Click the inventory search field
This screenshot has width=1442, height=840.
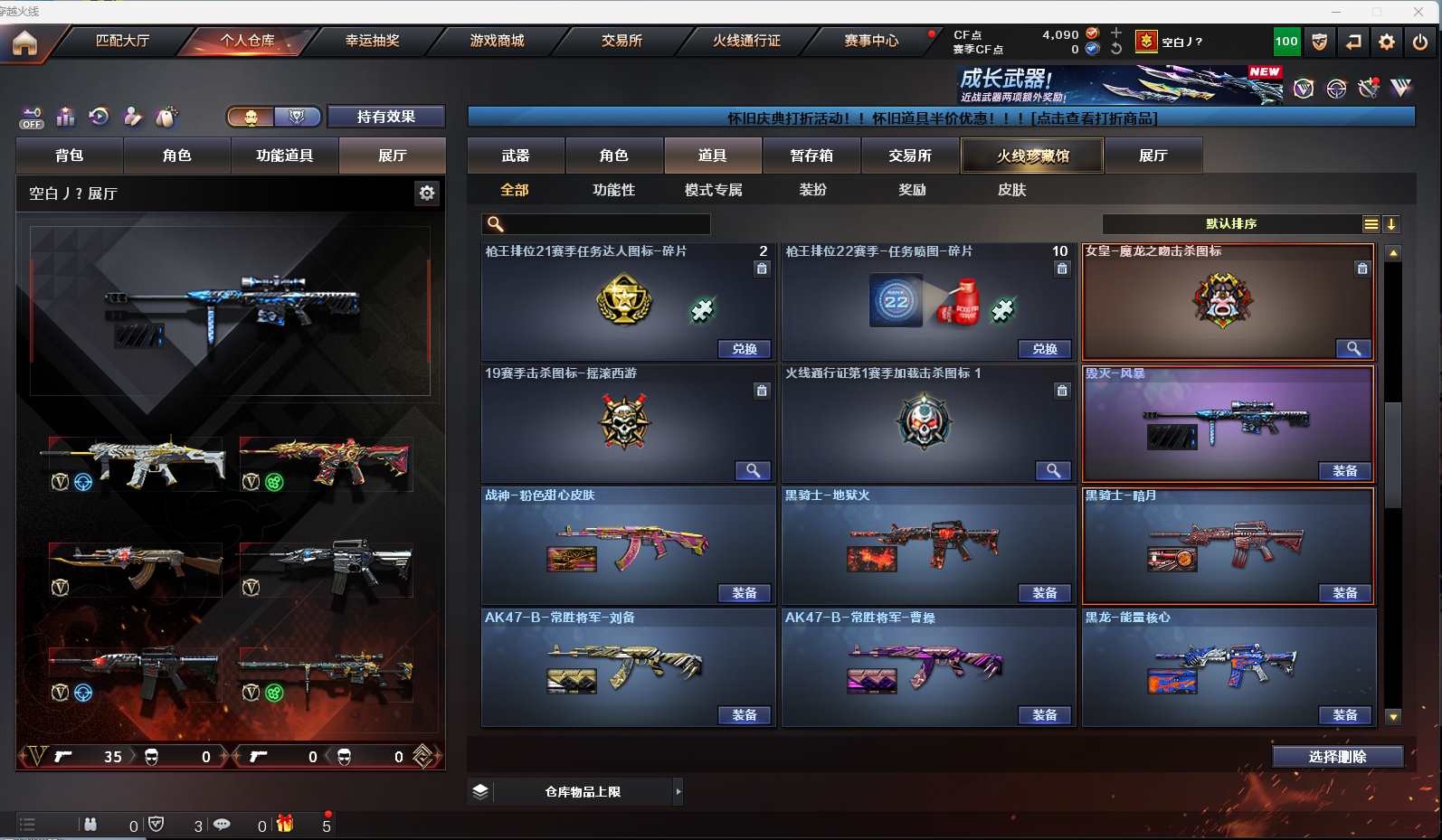tap(597, 223)
